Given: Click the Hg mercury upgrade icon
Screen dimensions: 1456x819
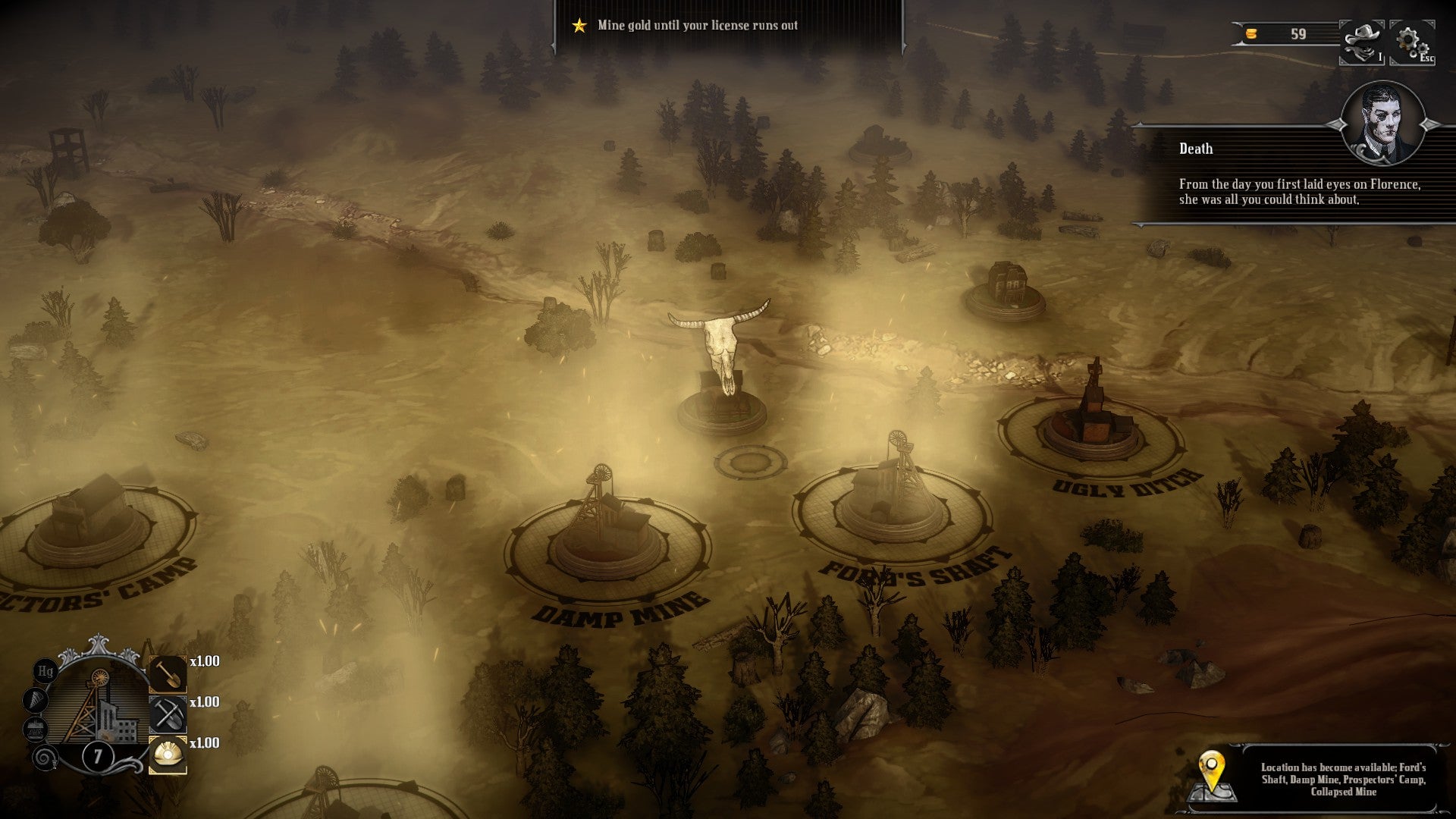Looking at the screenshot, I should [45, 671].
